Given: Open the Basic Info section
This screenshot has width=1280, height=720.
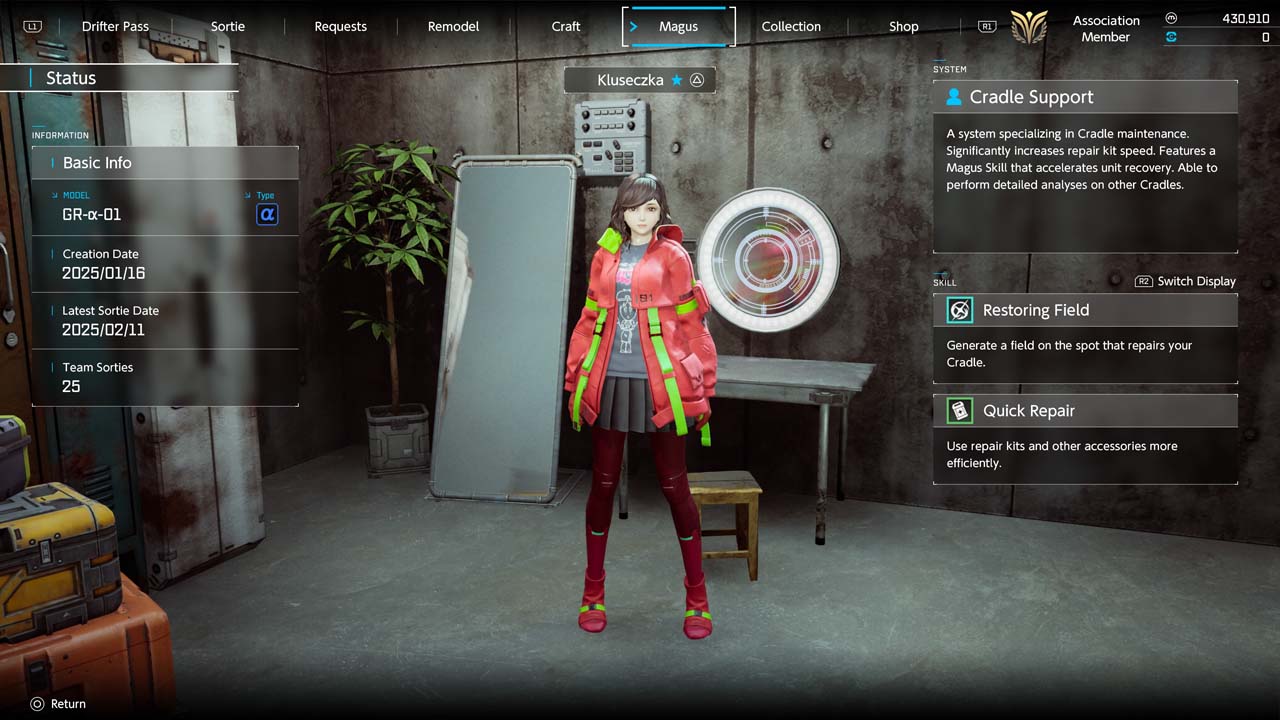Looking at the screenshot, I should 165,163.
